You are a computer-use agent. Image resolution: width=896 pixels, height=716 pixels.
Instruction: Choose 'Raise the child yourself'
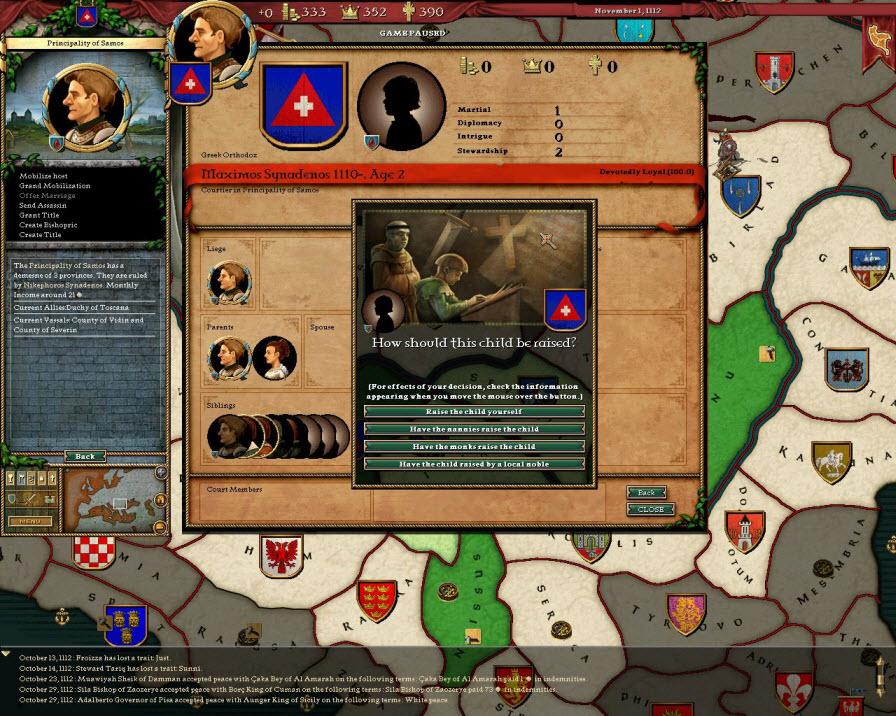pos(474,411)
